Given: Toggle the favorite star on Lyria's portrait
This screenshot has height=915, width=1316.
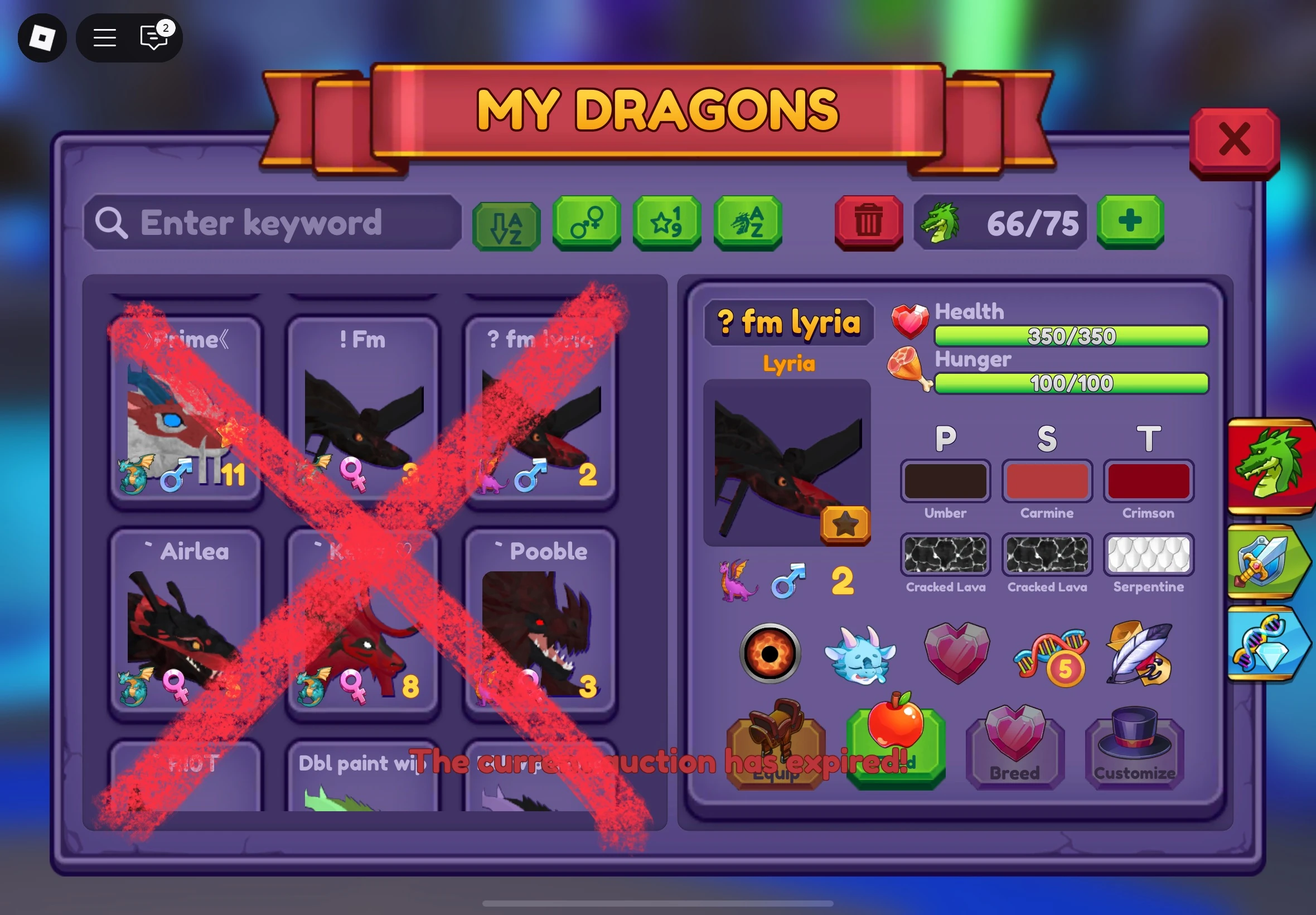Looking at the screenshot, I should (x=846, y=523).
